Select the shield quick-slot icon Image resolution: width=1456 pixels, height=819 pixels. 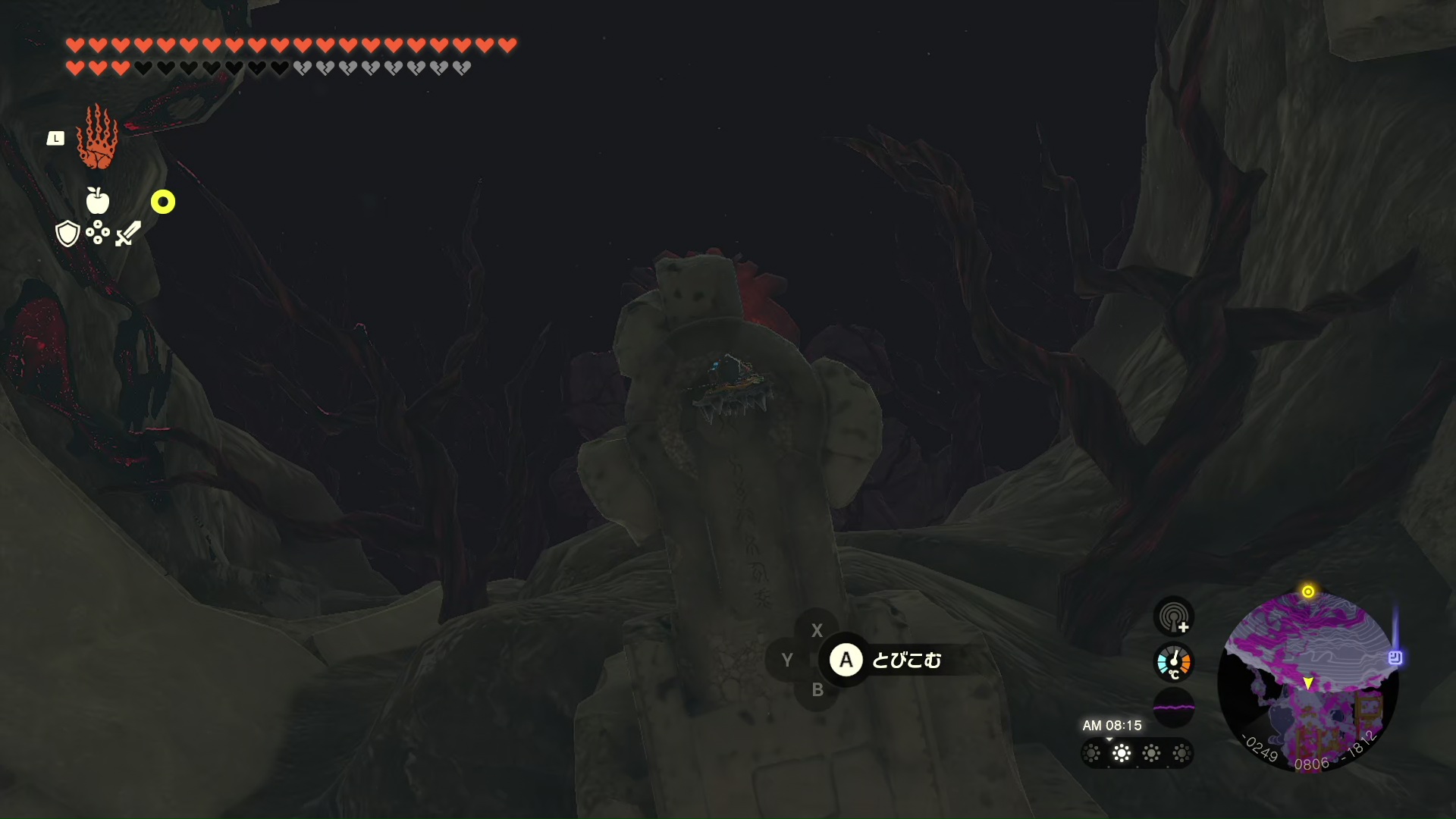click(x=67, y=234)
